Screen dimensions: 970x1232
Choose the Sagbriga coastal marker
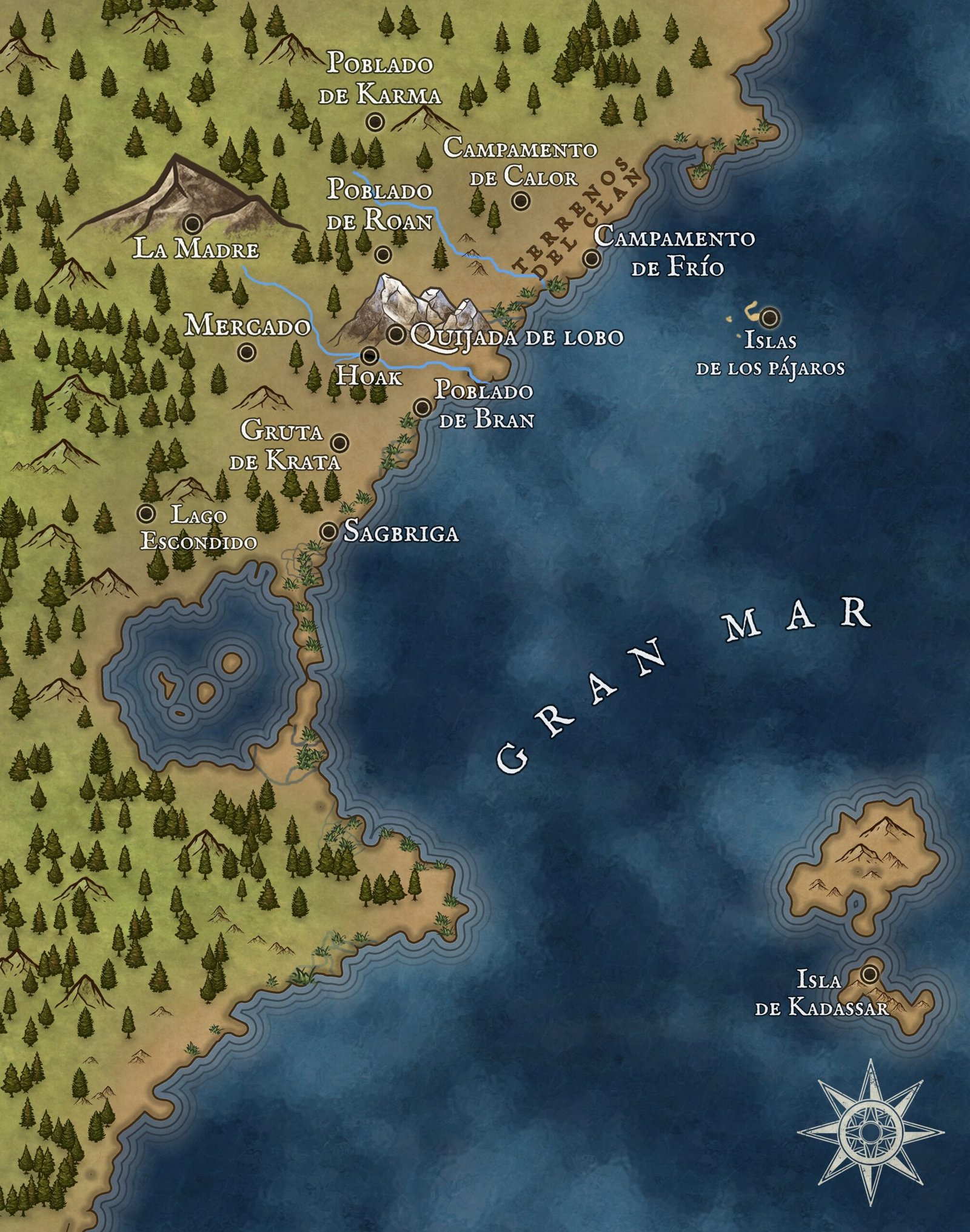329,532
